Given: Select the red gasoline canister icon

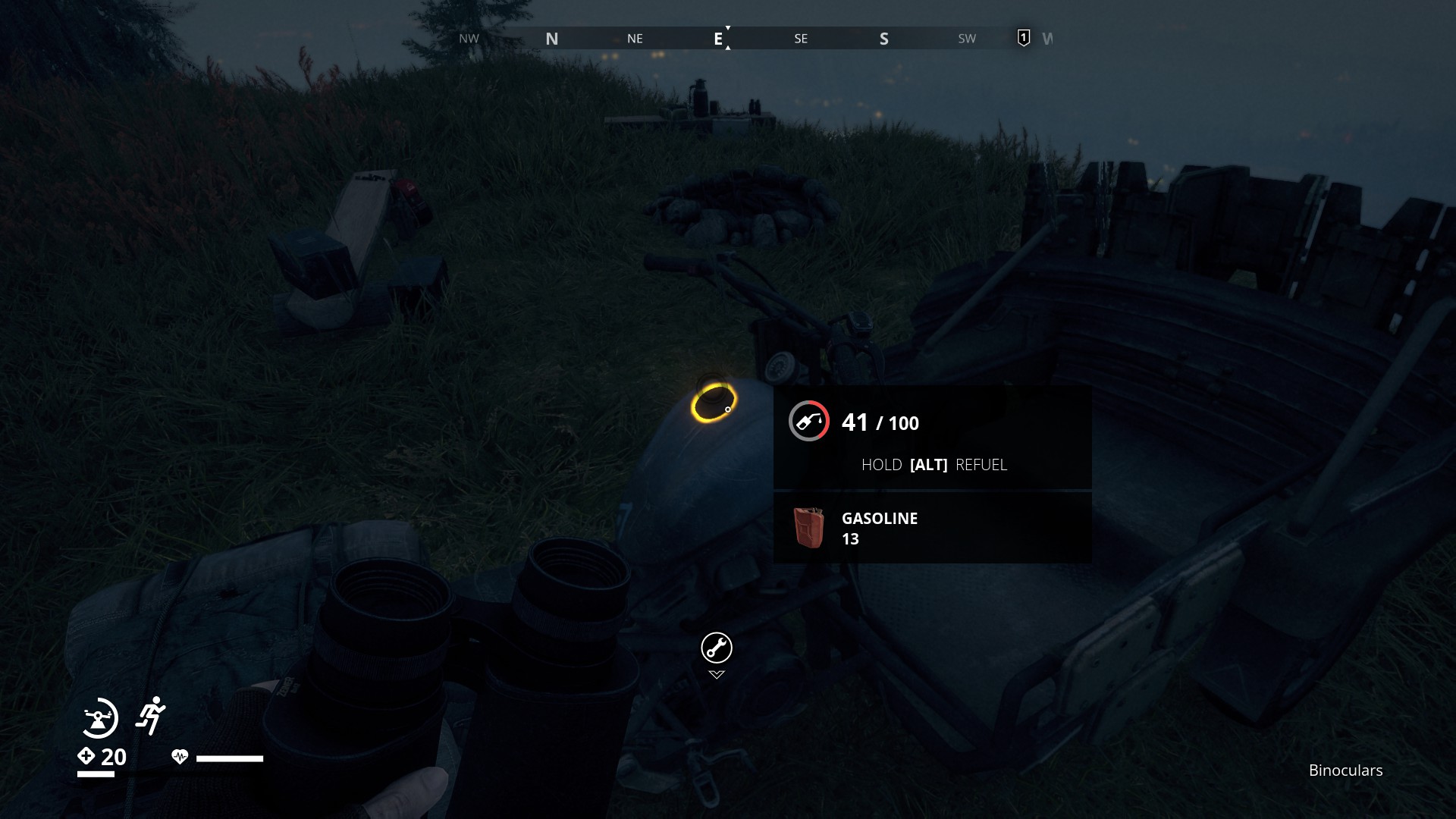Looking at the screenshot, I should click(x=808, y=528).
